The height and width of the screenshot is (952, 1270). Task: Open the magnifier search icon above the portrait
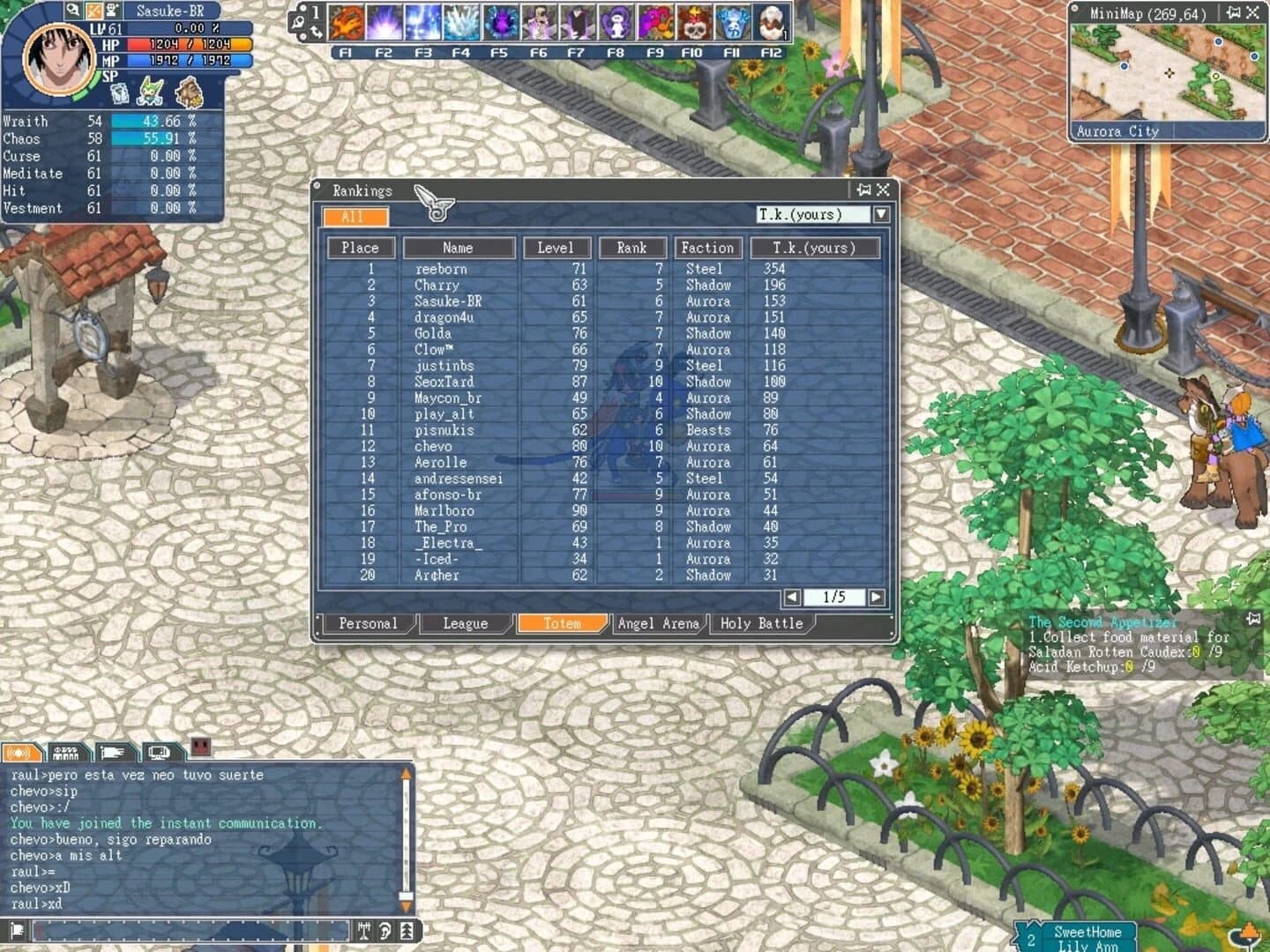point(72,10)
